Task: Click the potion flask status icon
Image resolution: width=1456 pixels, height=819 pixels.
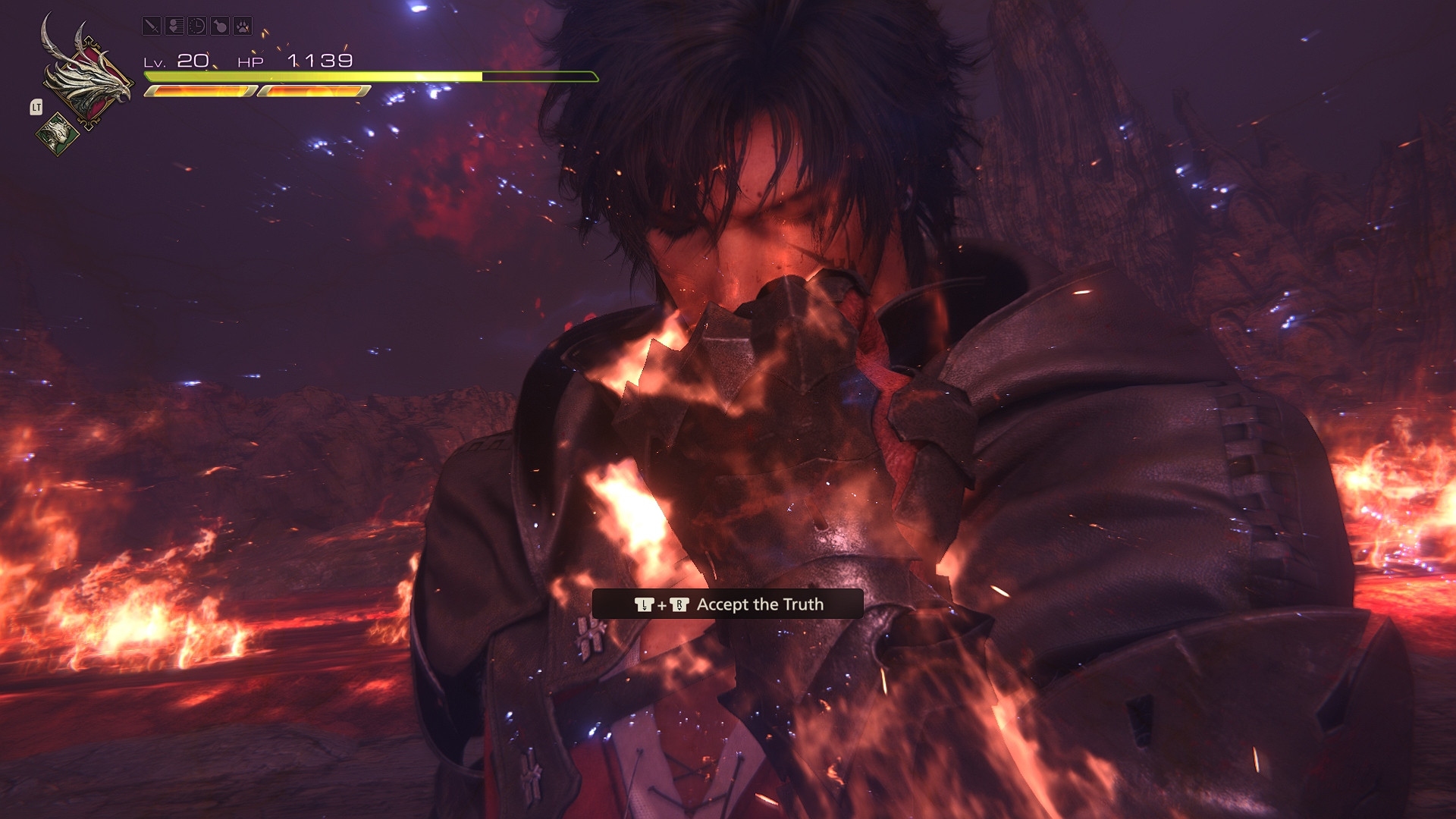Action: [x=220, y=26]
